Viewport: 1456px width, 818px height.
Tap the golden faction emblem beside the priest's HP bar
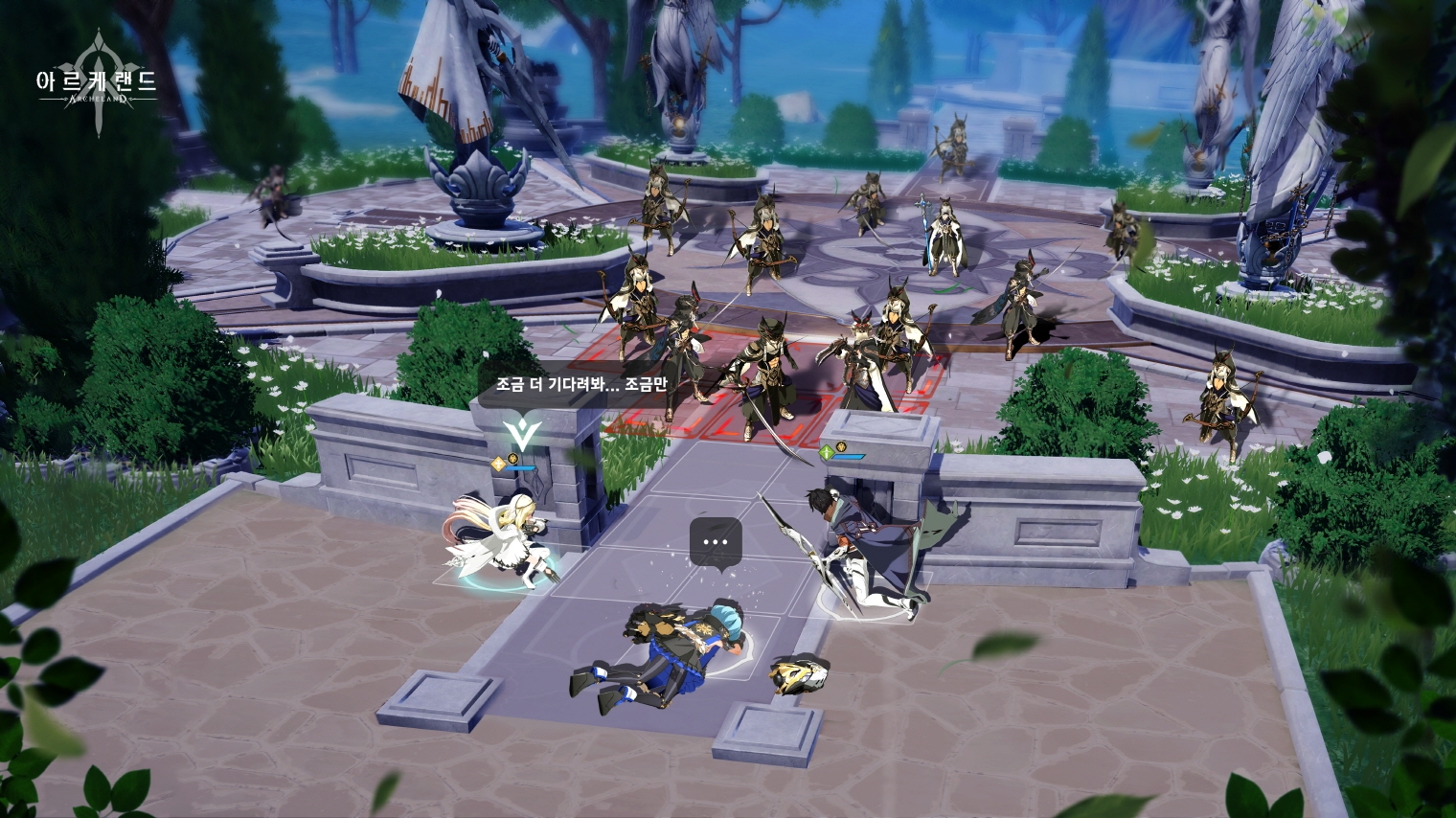(x=512, y=460)
